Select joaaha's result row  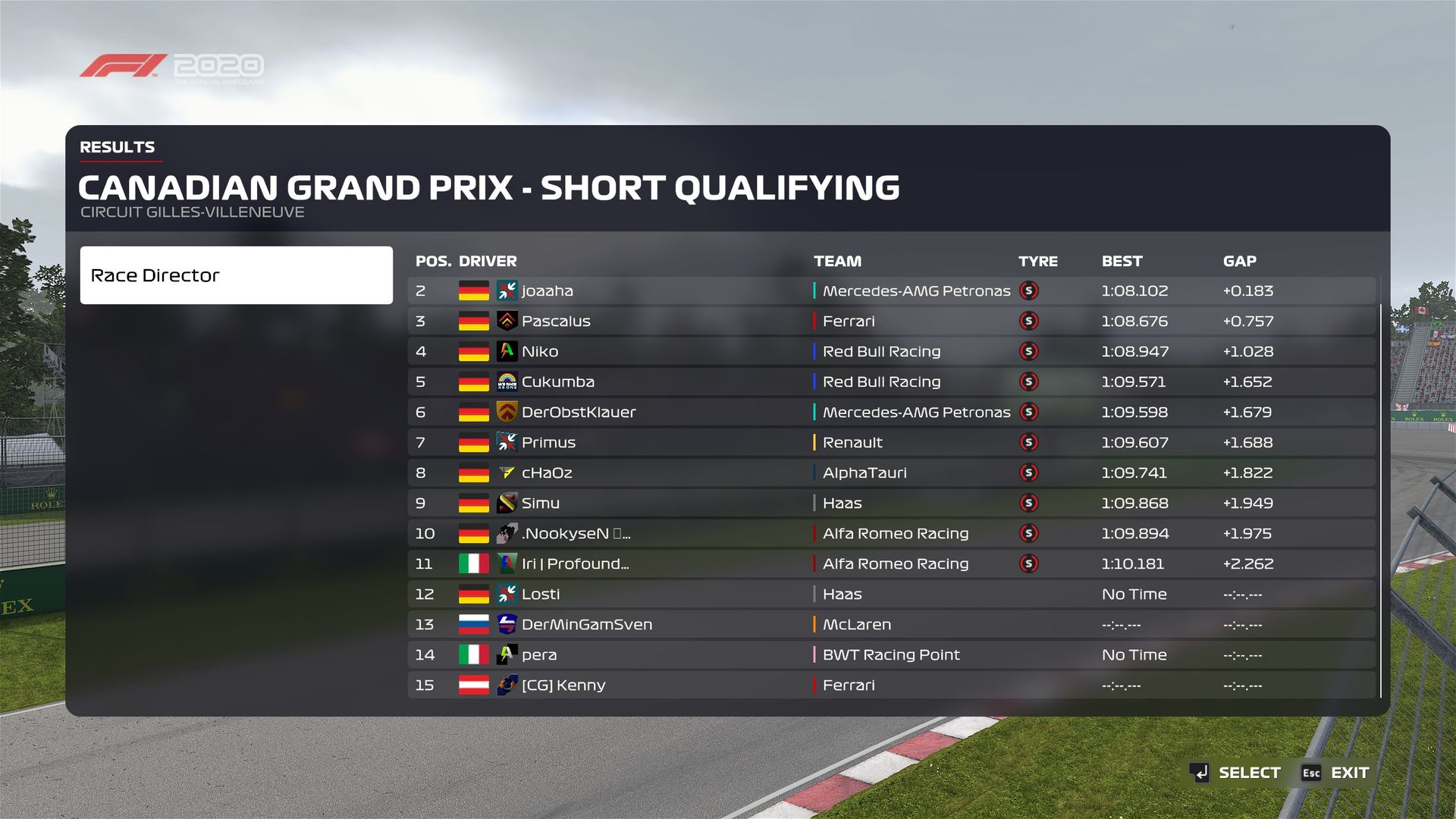[891, 291]
